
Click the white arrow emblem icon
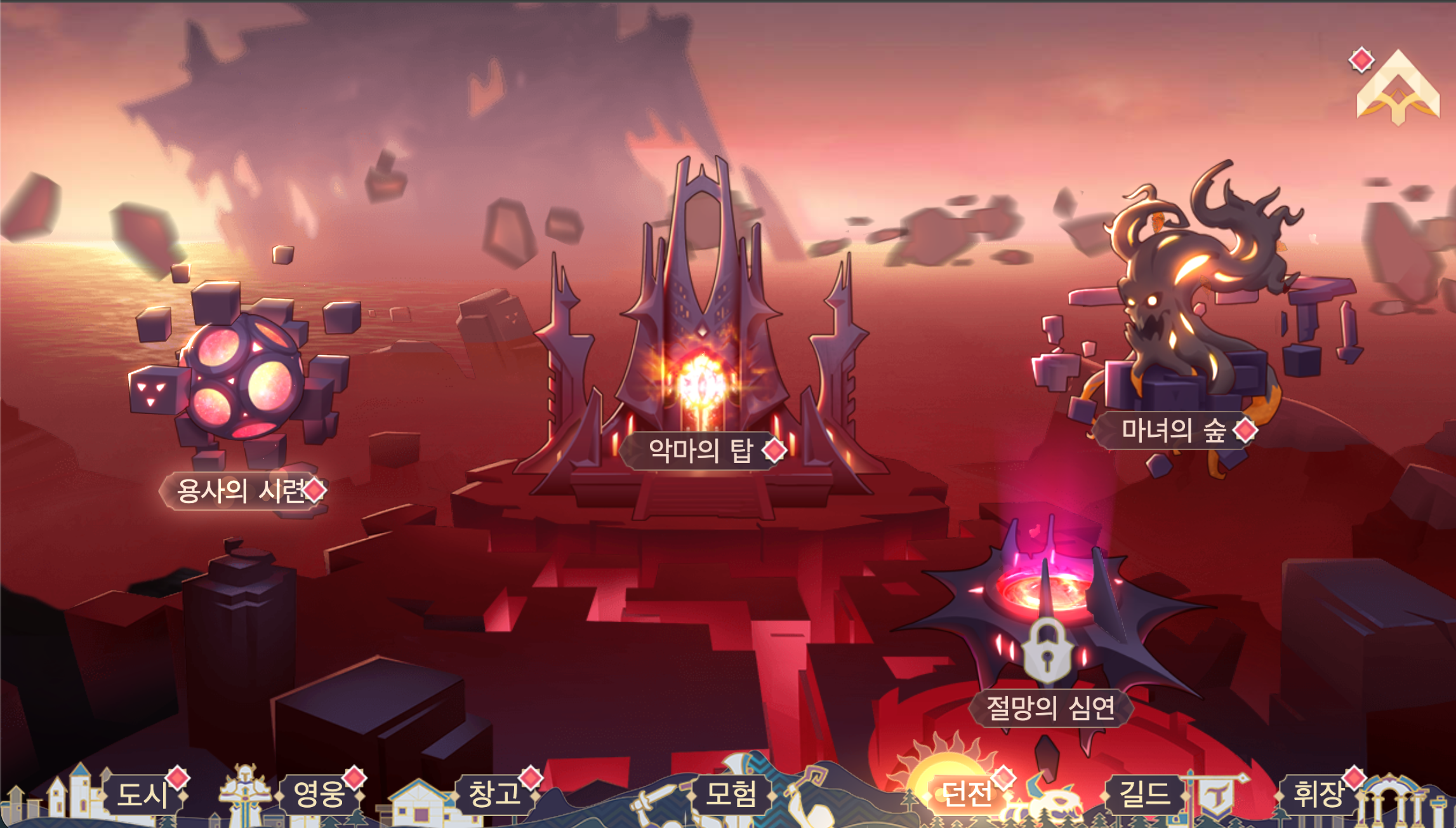(1398, 89)
